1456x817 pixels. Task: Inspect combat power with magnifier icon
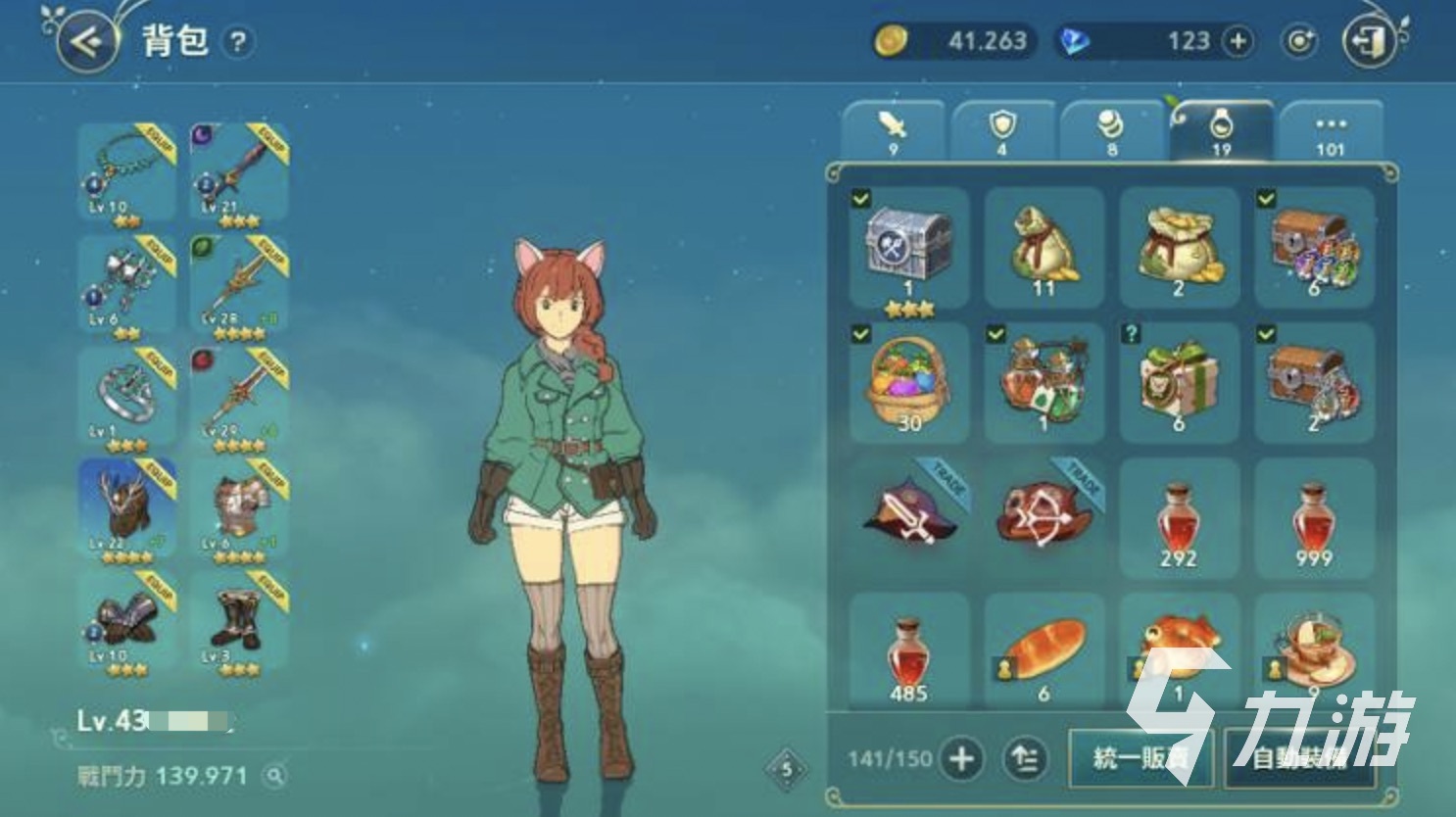pos(275,776)
